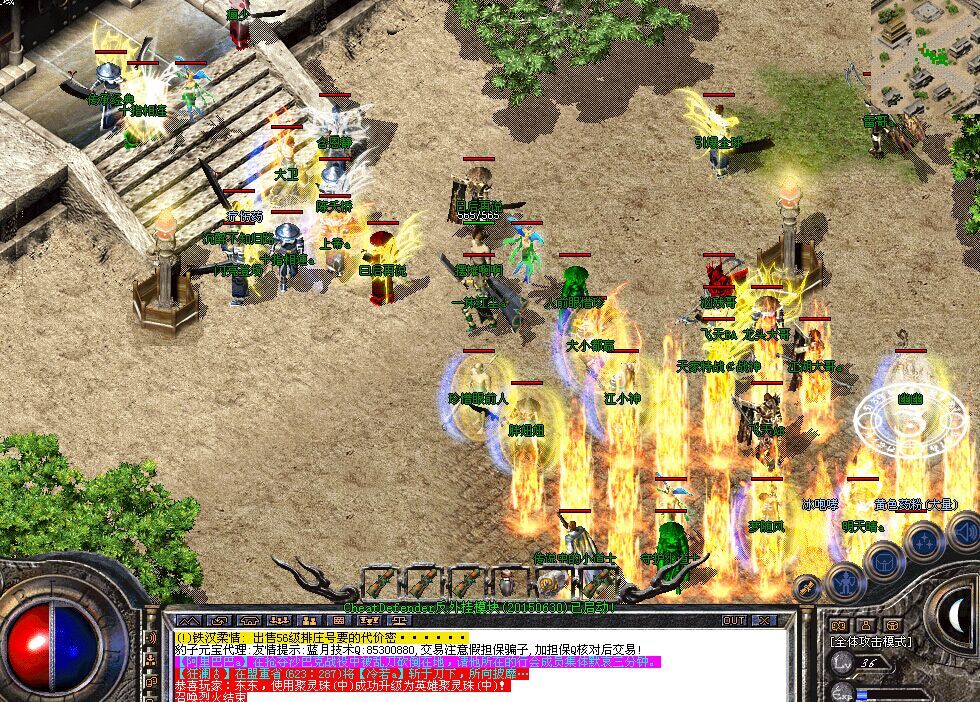Open the skills button with sparkle stars
This screenshot has height=702, width=980.
(x=923, y=543)
